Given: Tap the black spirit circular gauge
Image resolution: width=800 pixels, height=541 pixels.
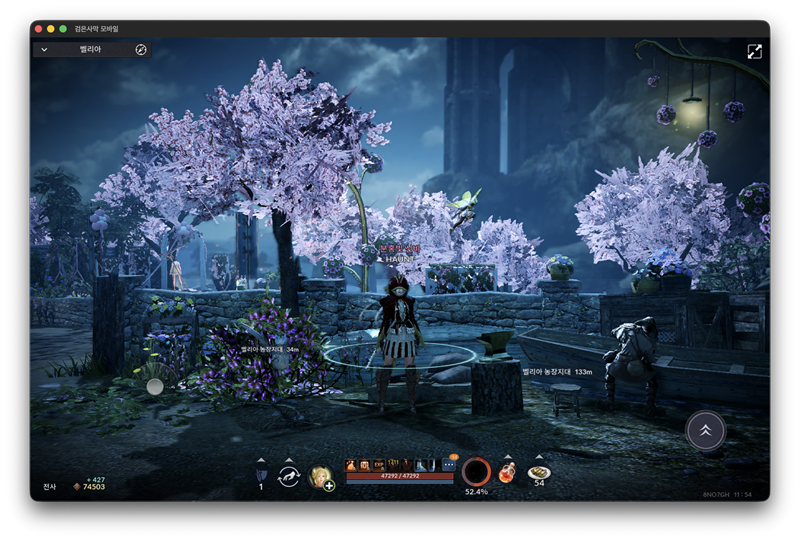Looking at the screenshot, I should [476, 471].
